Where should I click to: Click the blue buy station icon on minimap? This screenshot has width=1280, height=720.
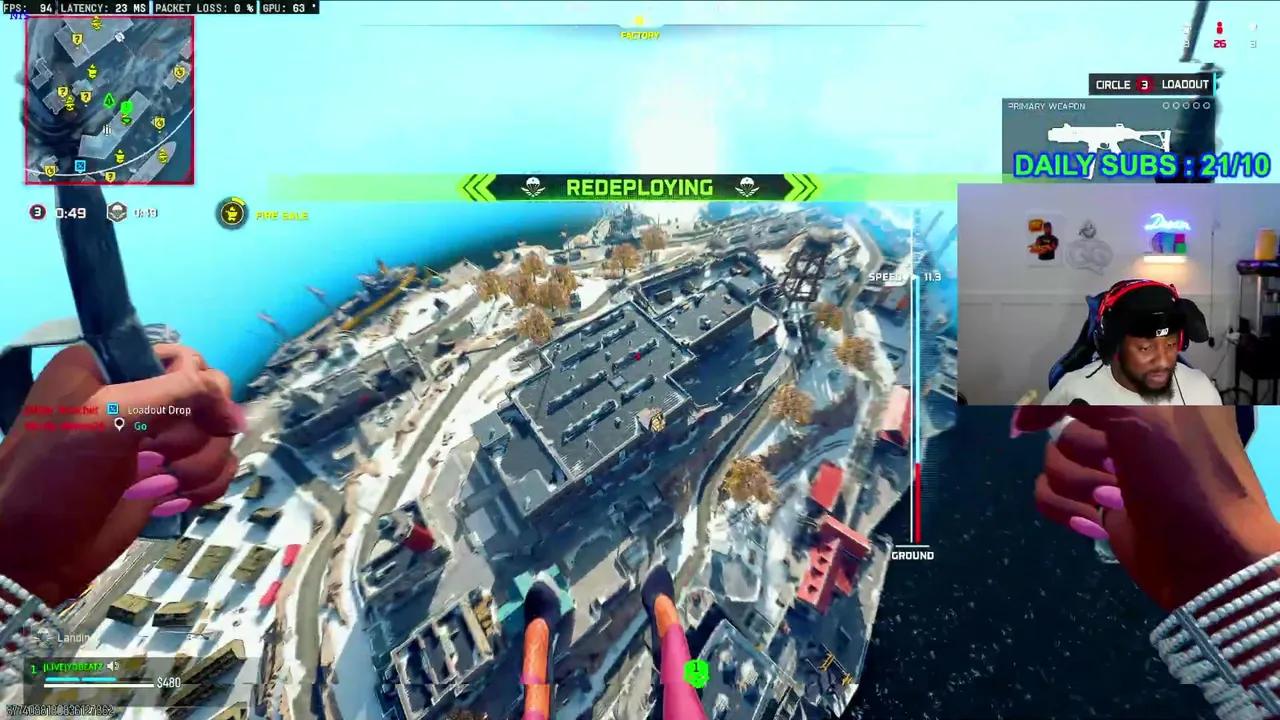80,165
